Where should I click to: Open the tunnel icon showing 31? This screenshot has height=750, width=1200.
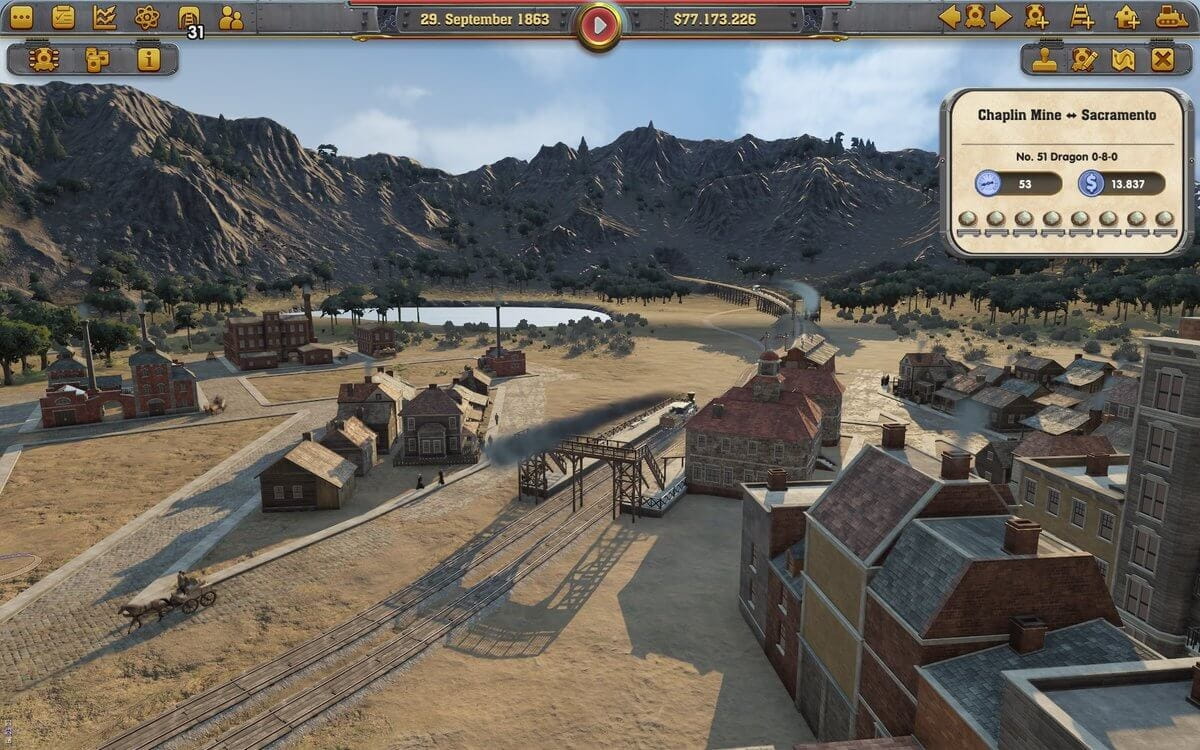point(188,17)
